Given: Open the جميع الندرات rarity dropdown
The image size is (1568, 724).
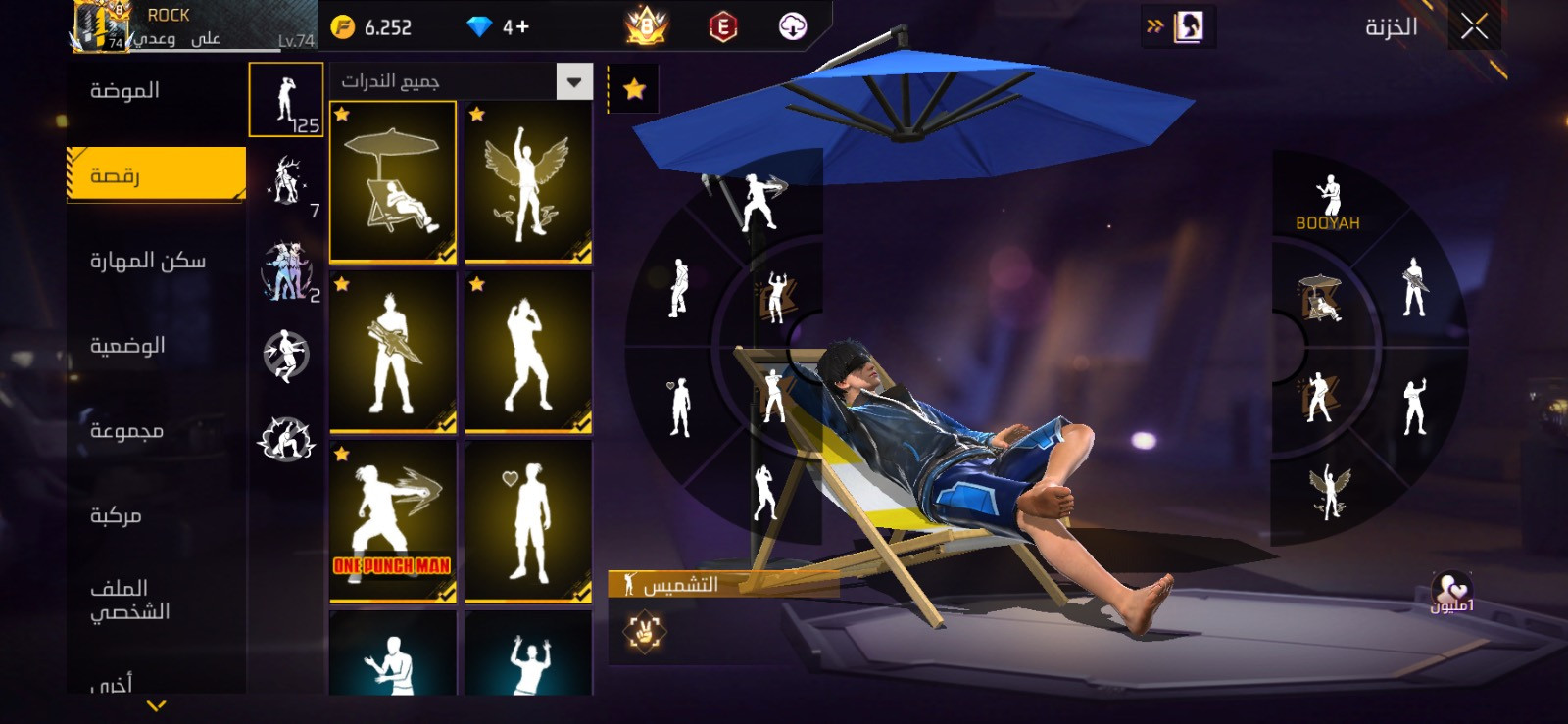Looking at the screenshot, I should [x=574, y=82].
